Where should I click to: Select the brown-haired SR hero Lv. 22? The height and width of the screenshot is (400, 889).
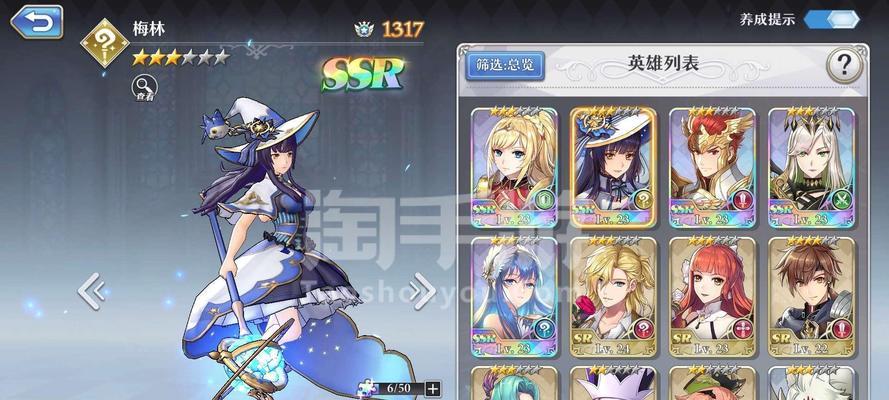click(811, 295)
